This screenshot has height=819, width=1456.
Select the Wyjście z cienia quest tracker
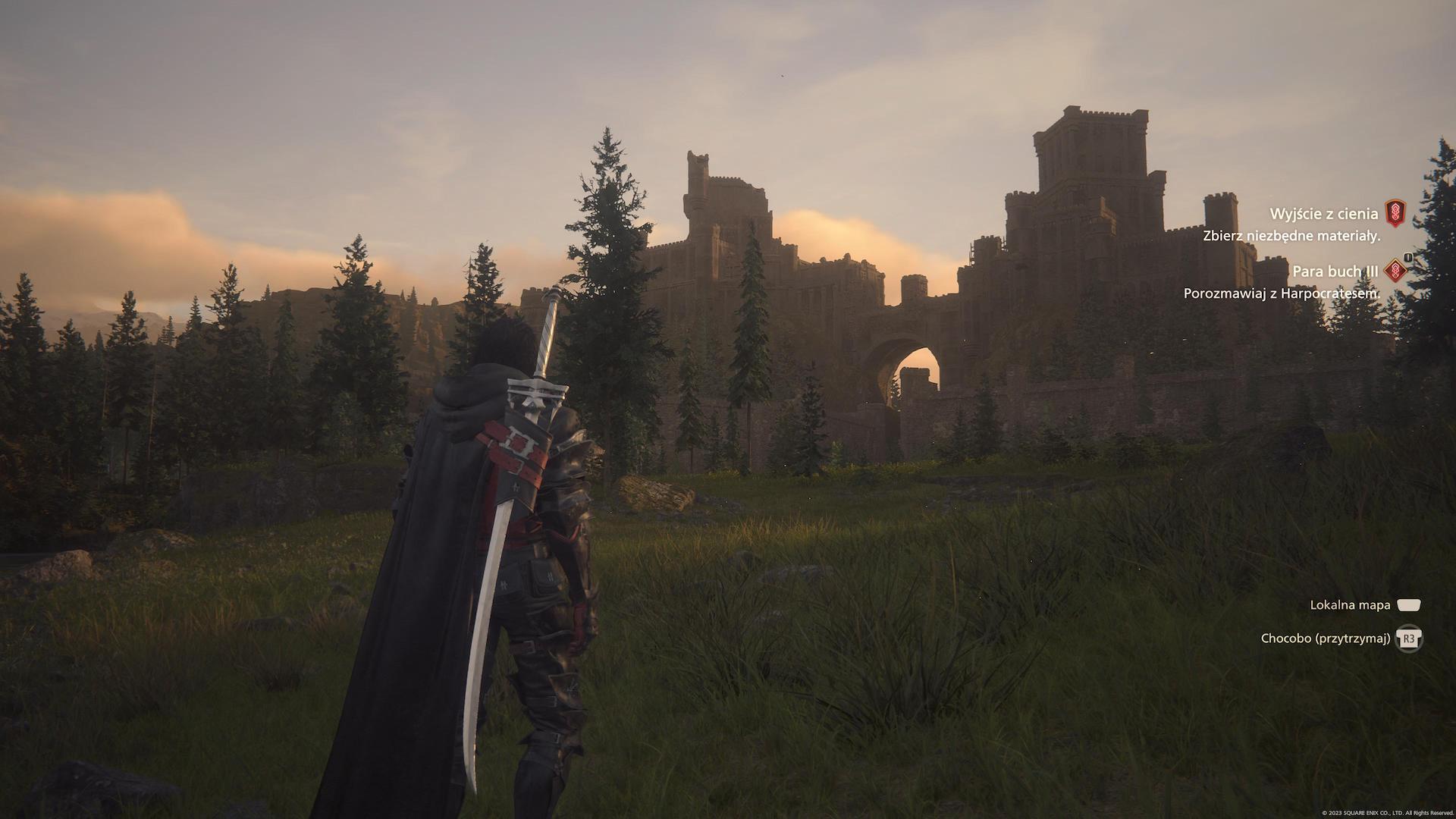(1323, 215)
